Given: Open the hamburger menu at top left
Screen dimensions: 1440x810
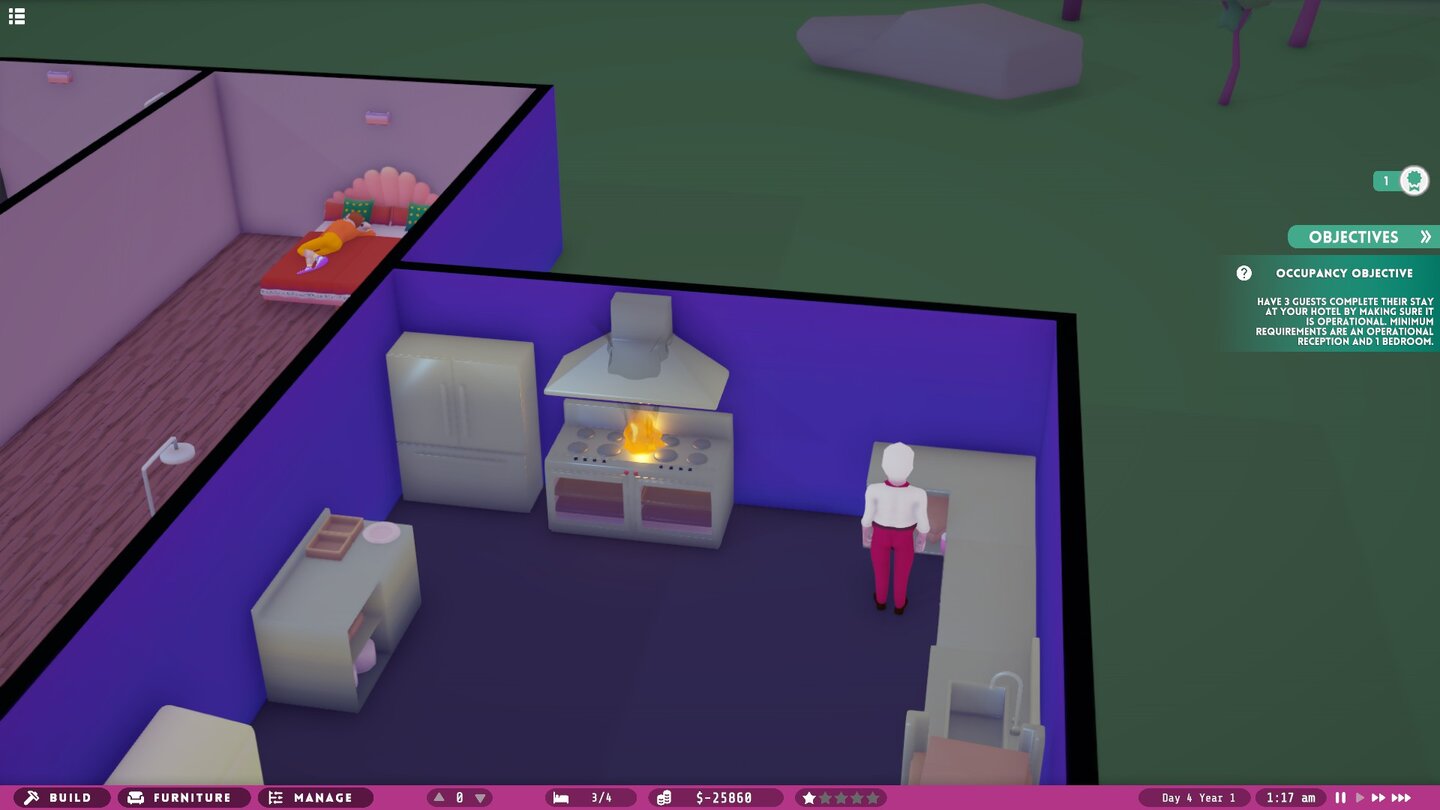Looking at the screenshot, I should coord(16,16).
